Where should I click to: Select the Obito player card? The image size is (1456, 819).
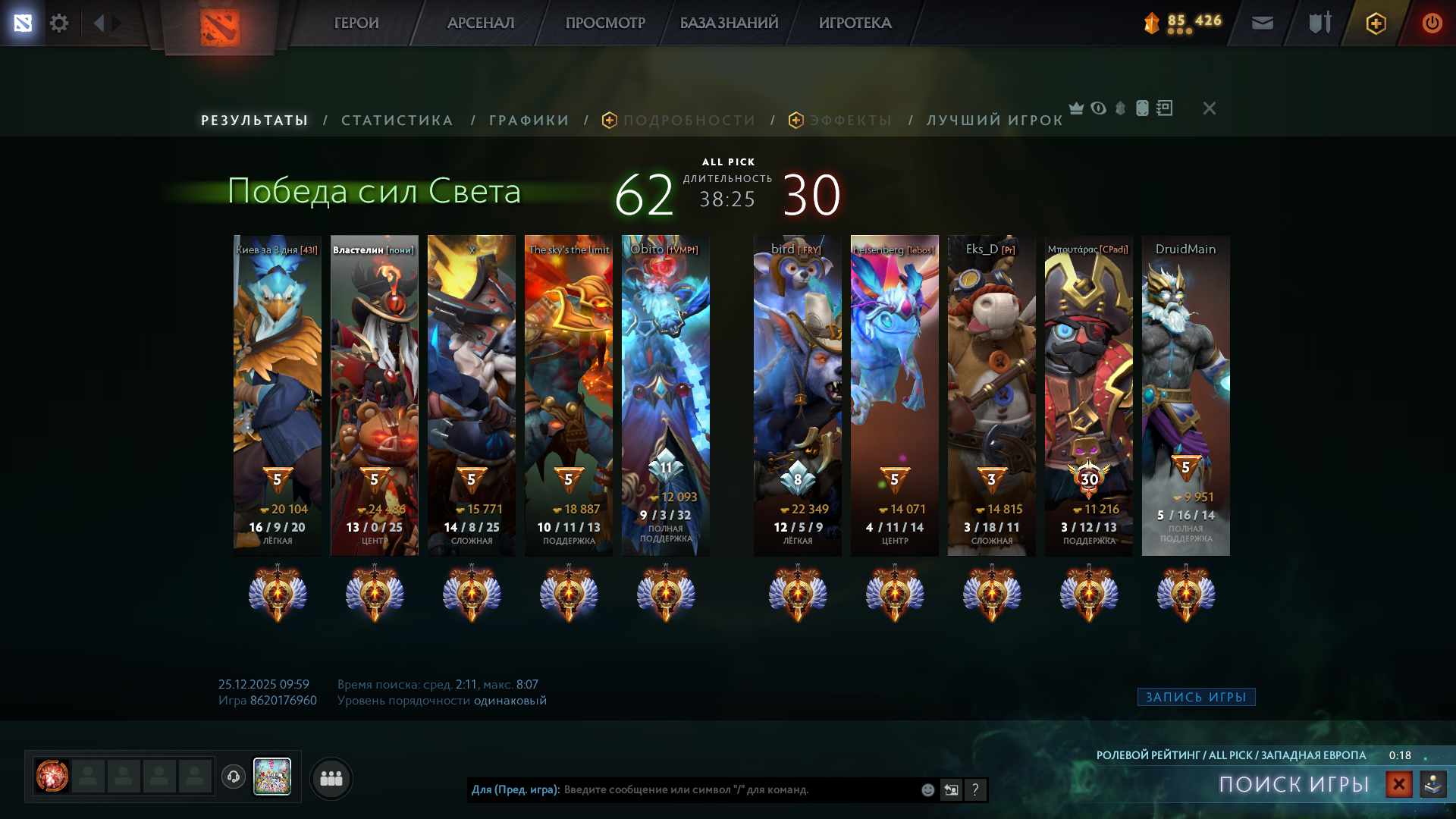(665, 394)
